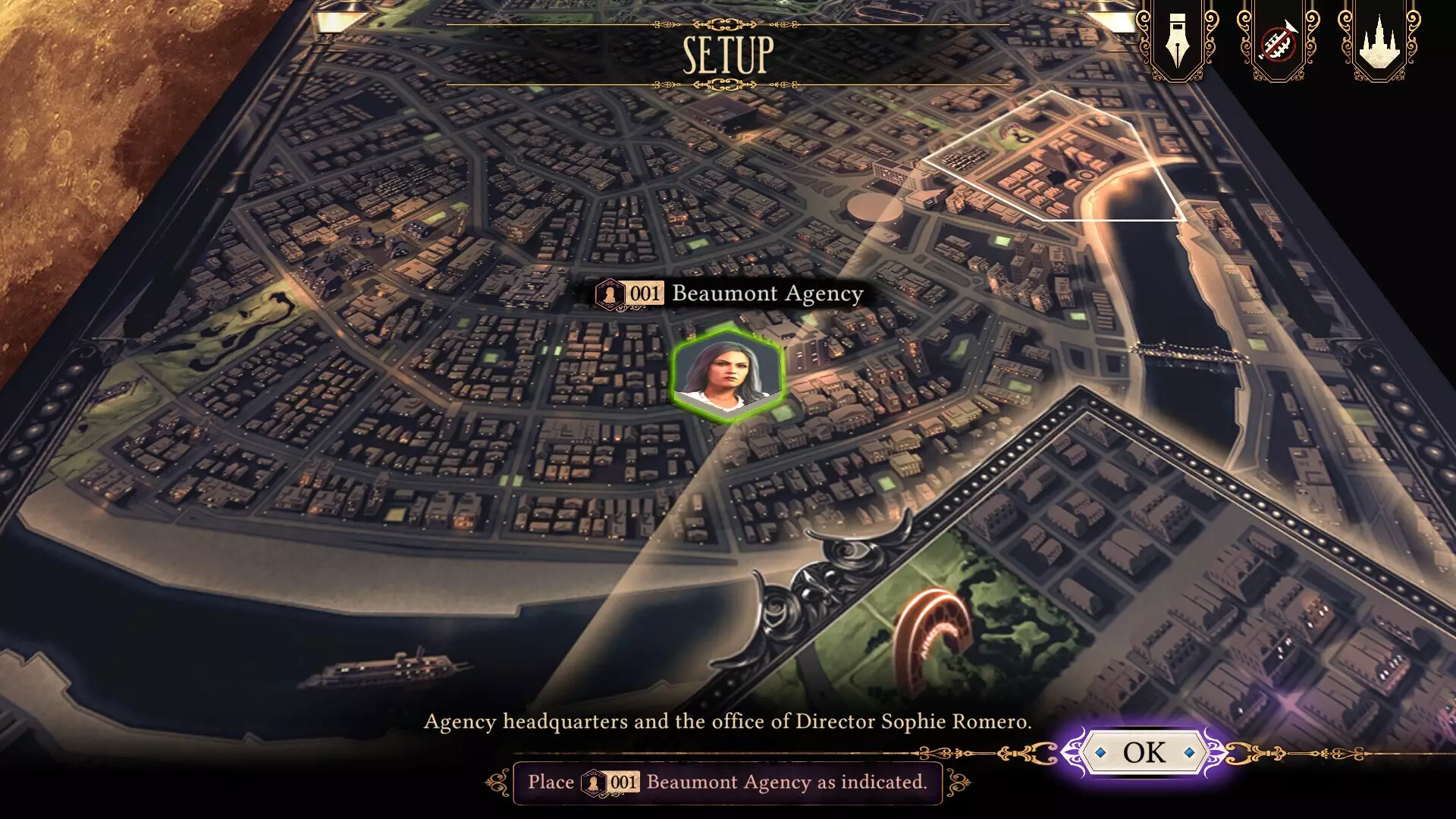This screenshot has height=819, width=1456.
Task: Confirm setup with the OK button
Action: click(1144, 752)
